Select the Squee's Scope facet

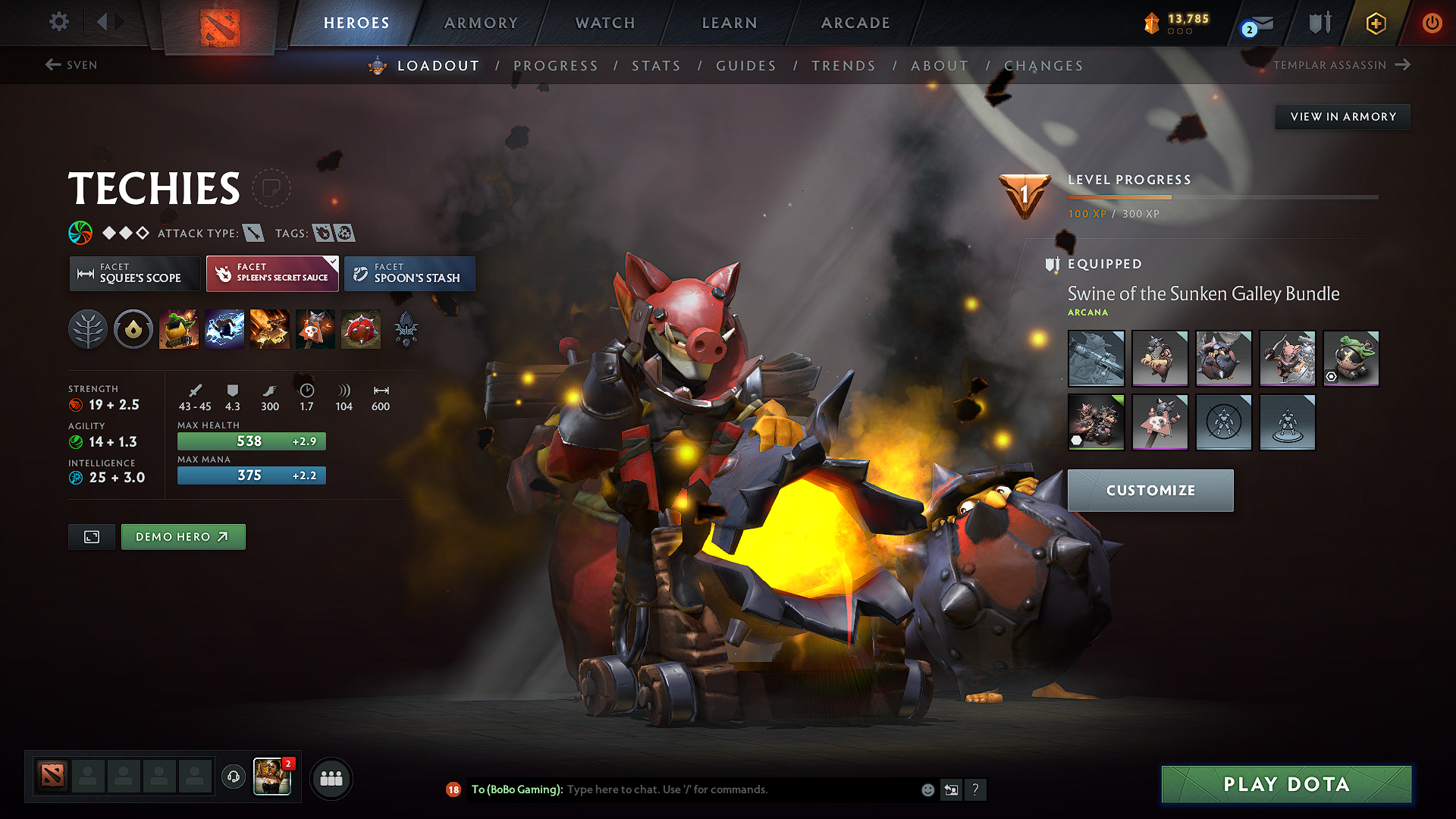(134, 273)
